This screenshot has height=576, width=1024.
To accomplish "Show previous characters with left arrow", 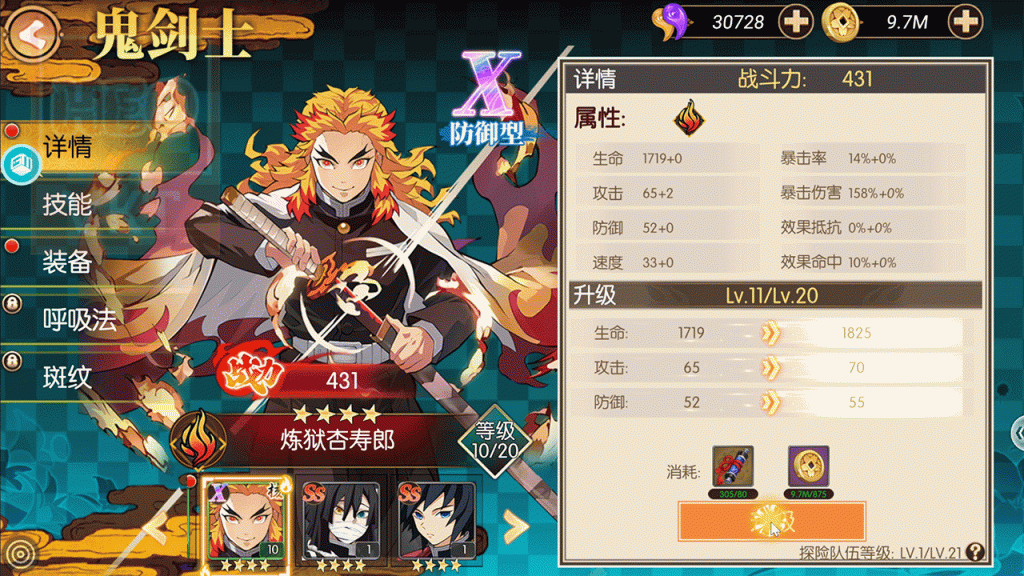I will 155,524.
